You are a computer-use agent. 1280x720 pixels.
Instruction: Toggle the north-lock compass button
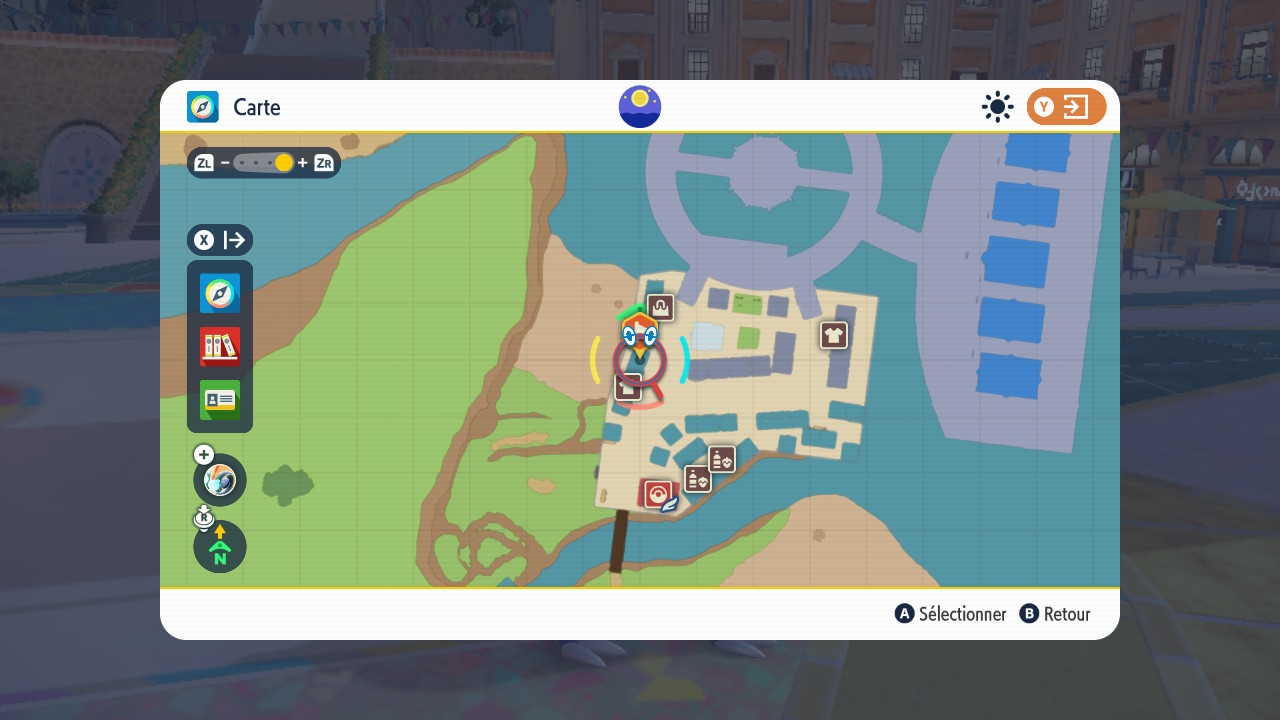[219, 547]
